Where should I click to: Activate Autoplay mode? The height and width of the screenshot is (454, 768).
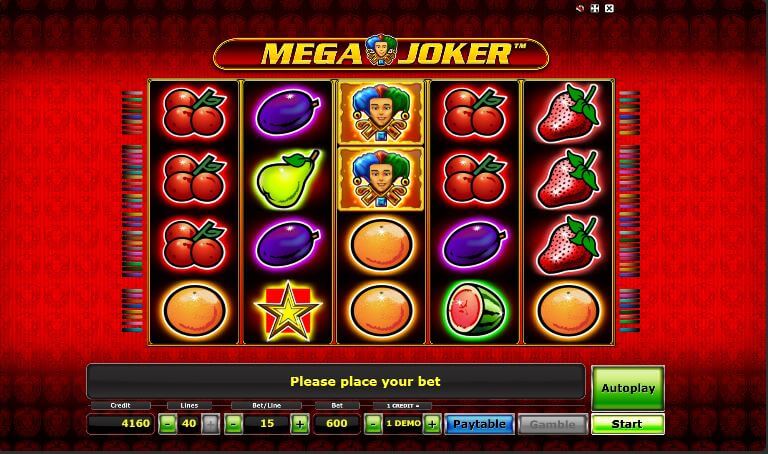click(x=627, y=388)
